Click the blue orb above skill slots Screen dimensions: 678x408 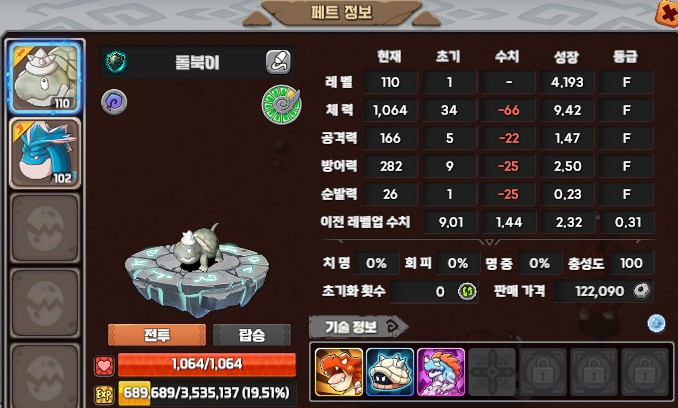click(x=656, y=322)
